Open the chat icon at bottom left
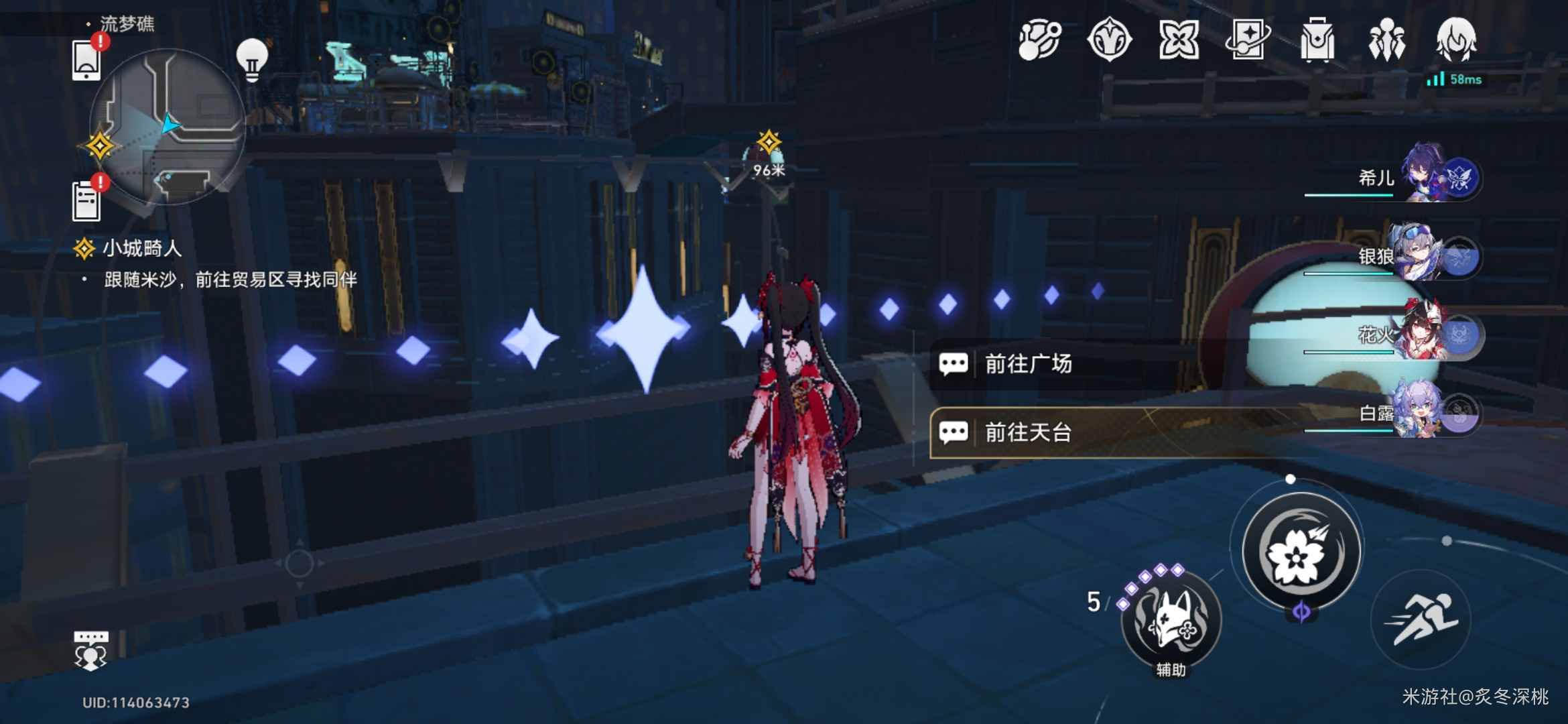1568x724 pixels. [90, 650]
